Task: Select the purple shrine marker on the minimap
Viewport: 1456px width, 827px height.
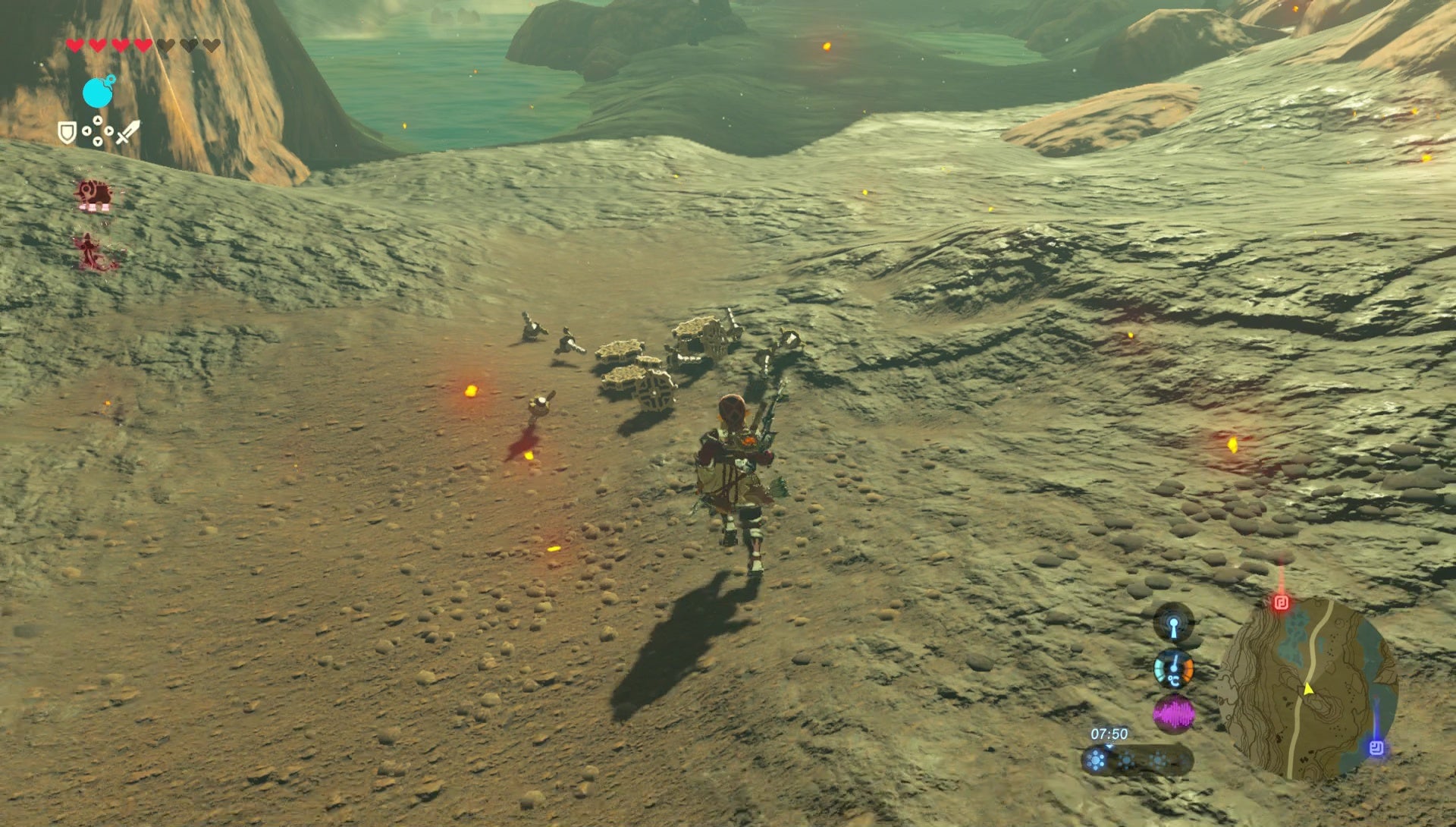Action: click(x=1378, y=749)
